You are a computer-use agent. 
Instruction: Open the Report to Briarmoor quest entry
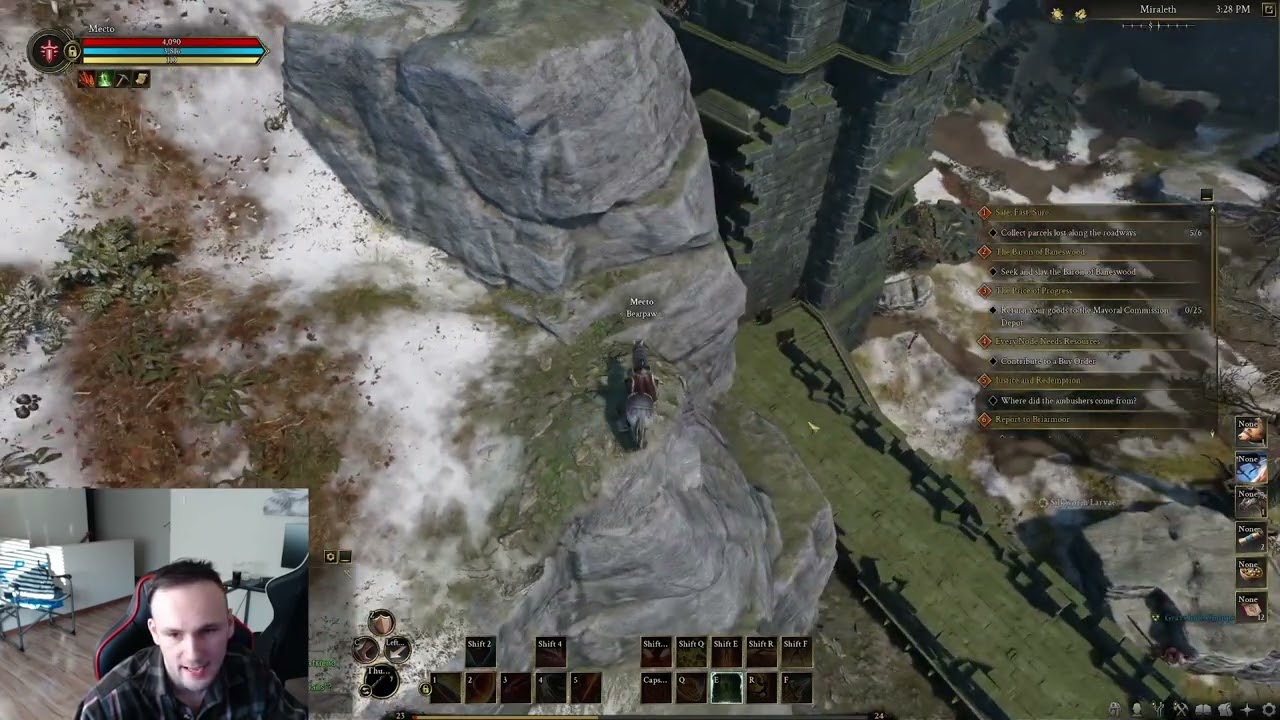[x=1032, y=419]
